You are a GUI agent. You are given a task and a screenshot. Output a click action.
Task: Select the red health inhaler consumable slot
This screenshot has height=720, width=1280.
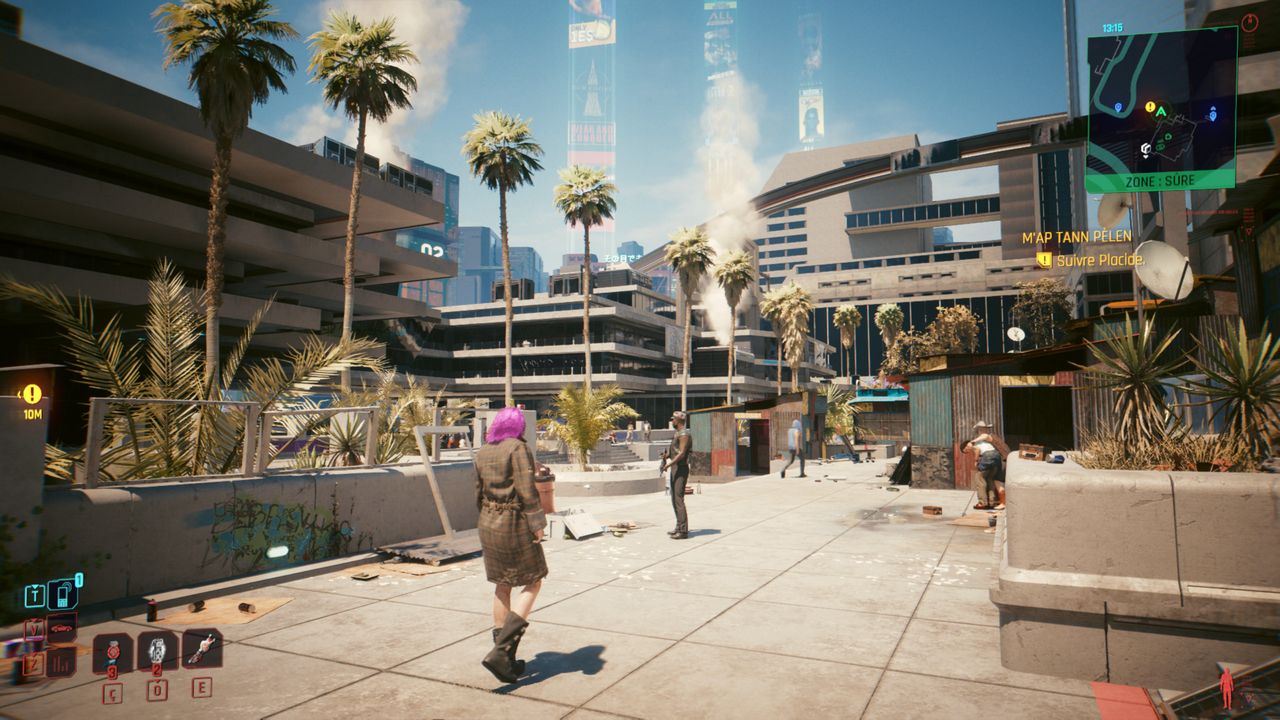[x=112, y=652]
